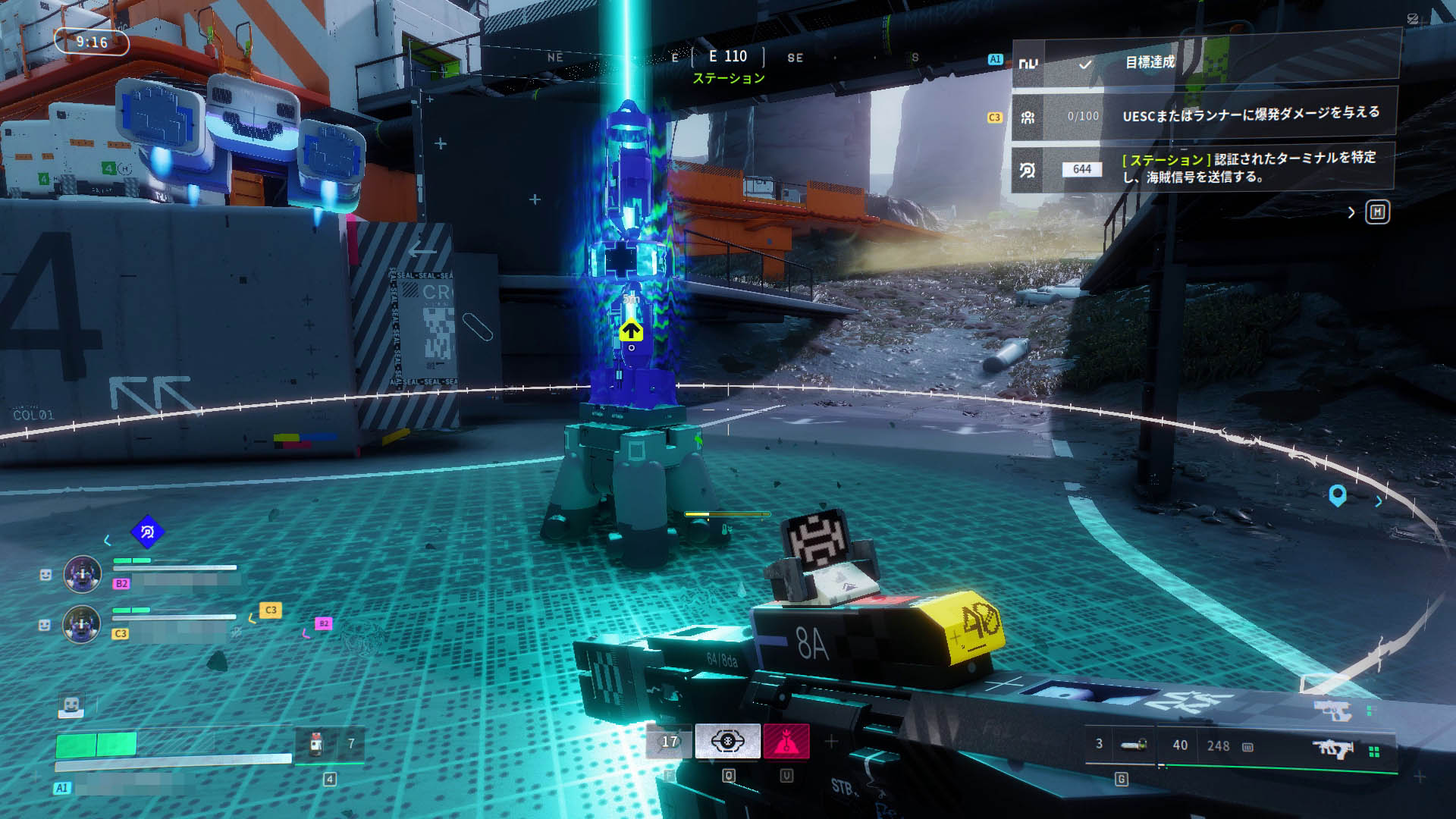Click the yellow objective waypoint marker

[631, 331]
